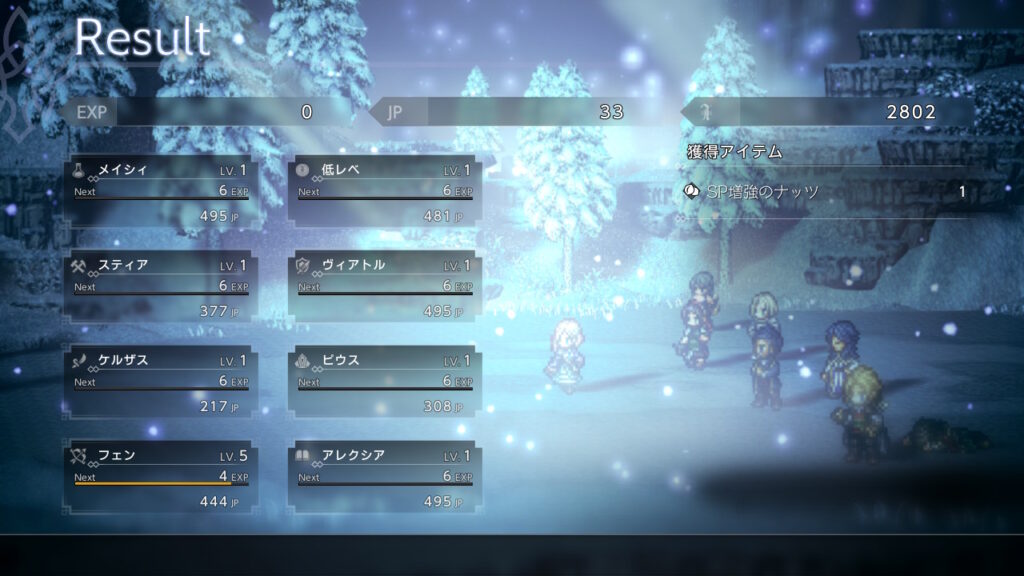Choose the level 5 フェン card
Viewport: 1024px width, 576px height.
point(161,477)
